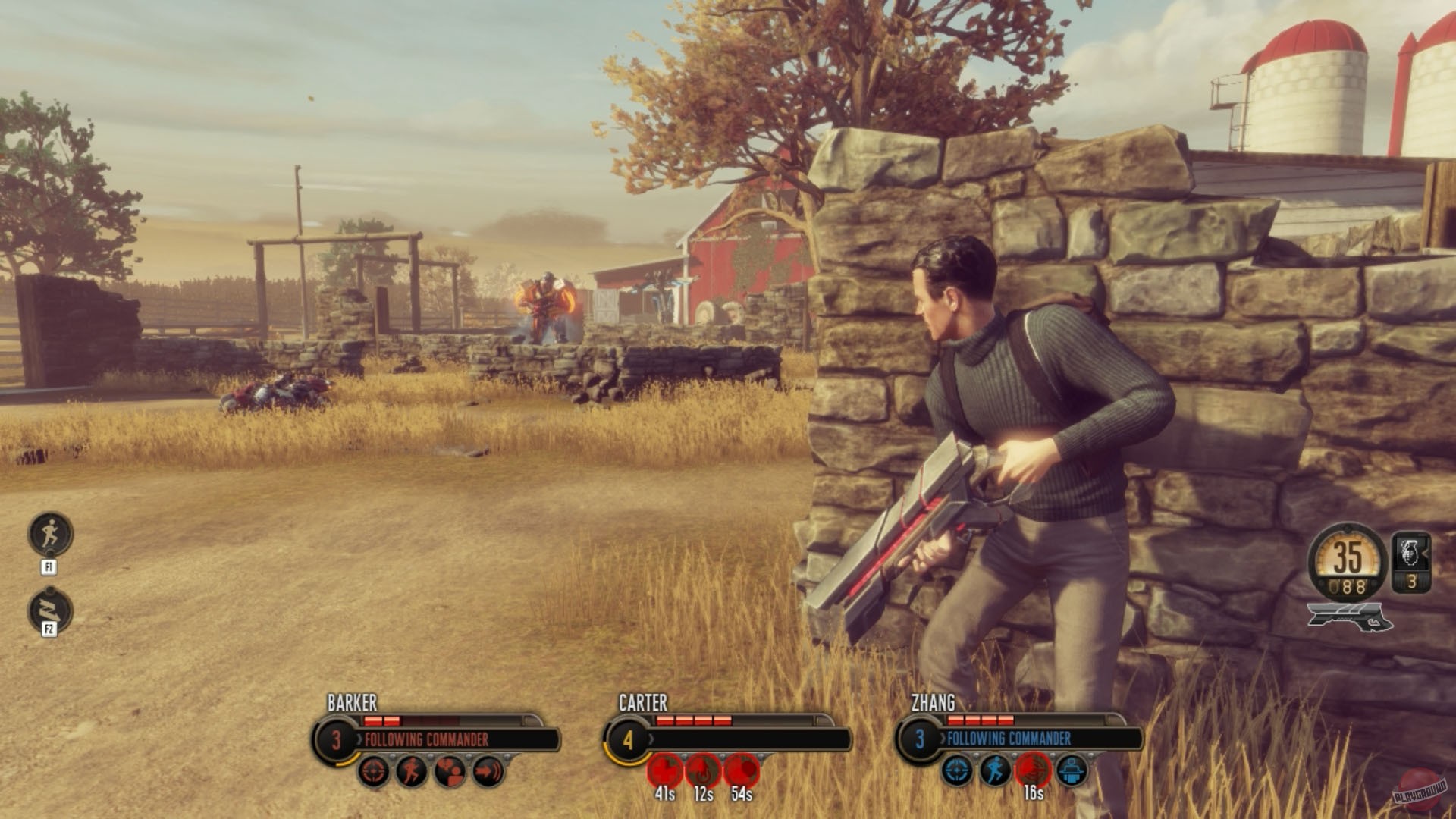
Task: Select Carter's medical cross ability on cooldown
Action: (665, 771)
